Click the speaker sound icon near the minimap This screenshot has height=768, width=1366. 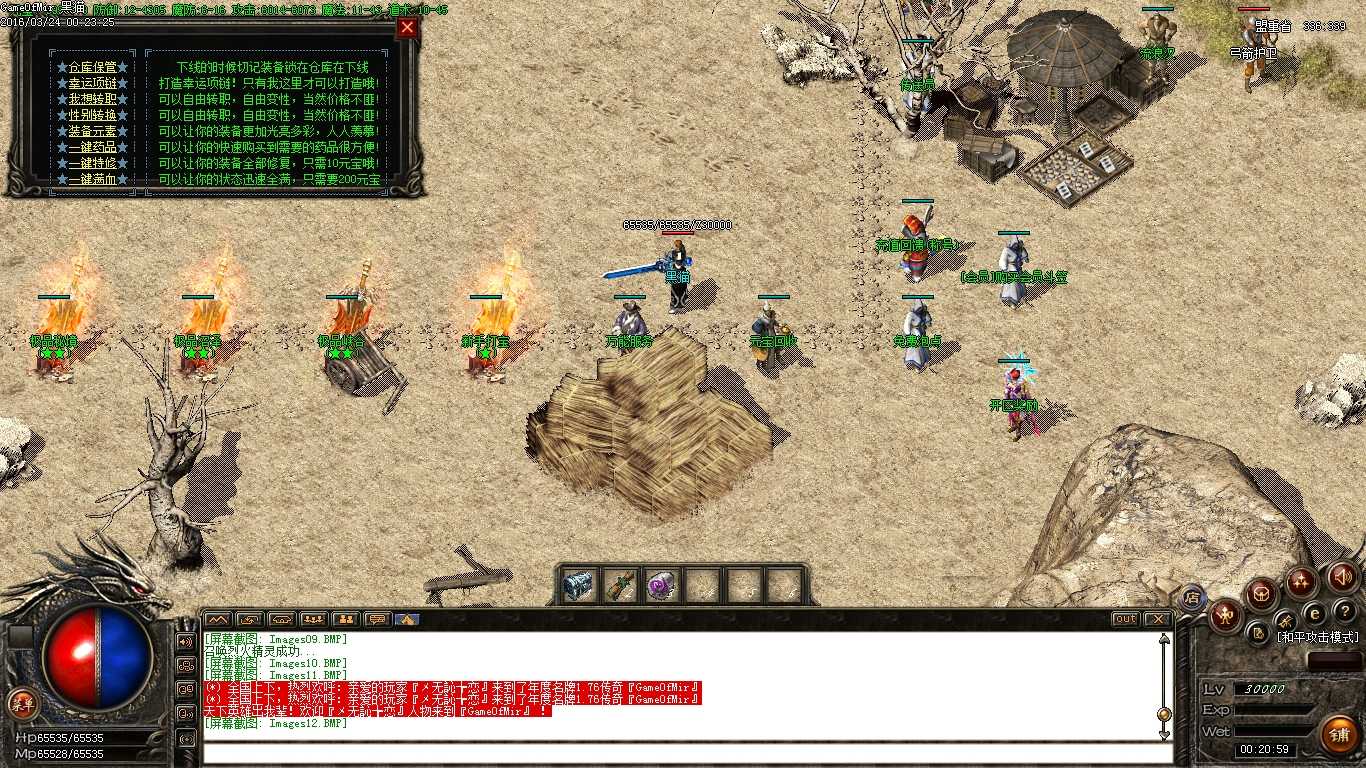[x=1340, y=577]
